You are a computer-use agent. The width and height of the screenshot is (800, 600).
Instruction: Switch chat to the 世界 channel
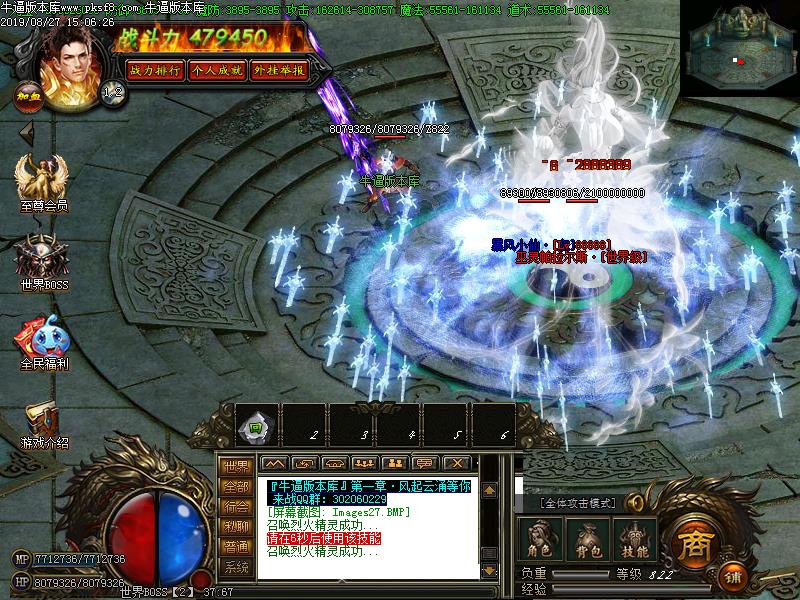click(x=236, y=466)
